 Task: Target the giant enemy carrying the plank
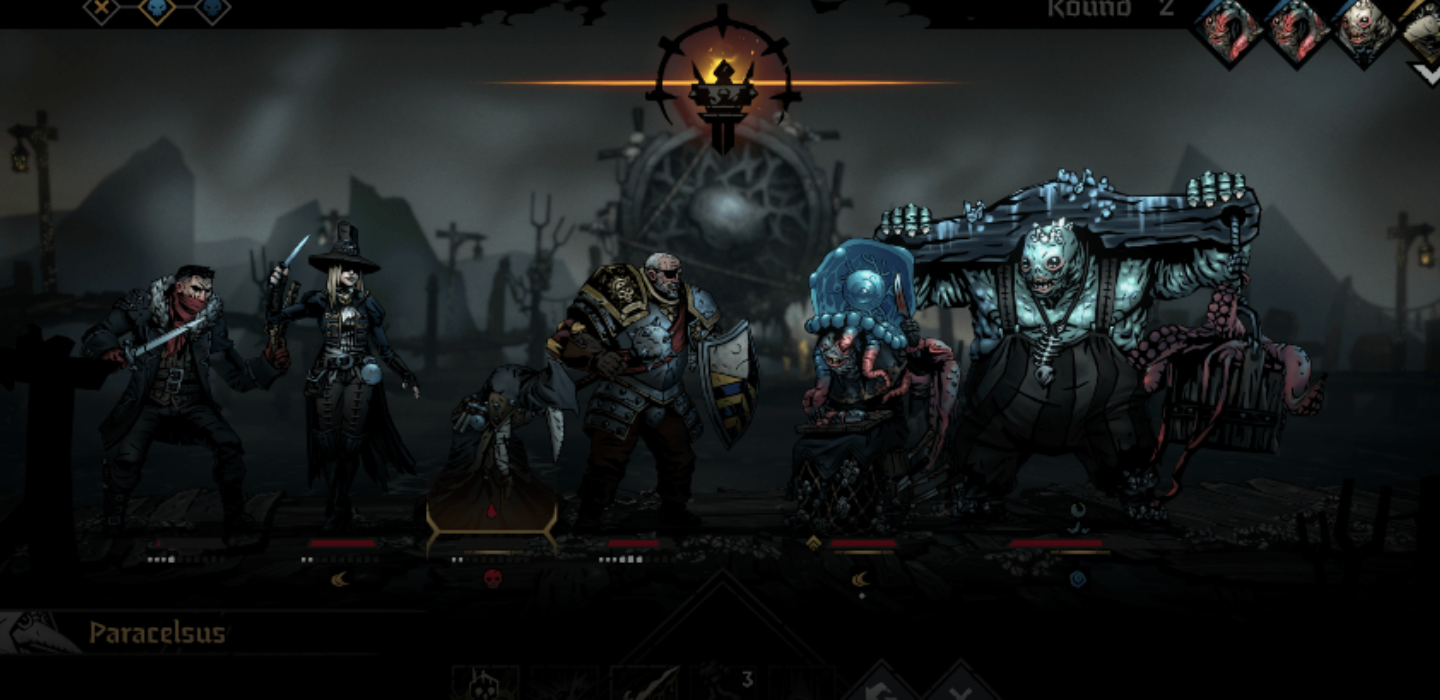point(1060,350)
